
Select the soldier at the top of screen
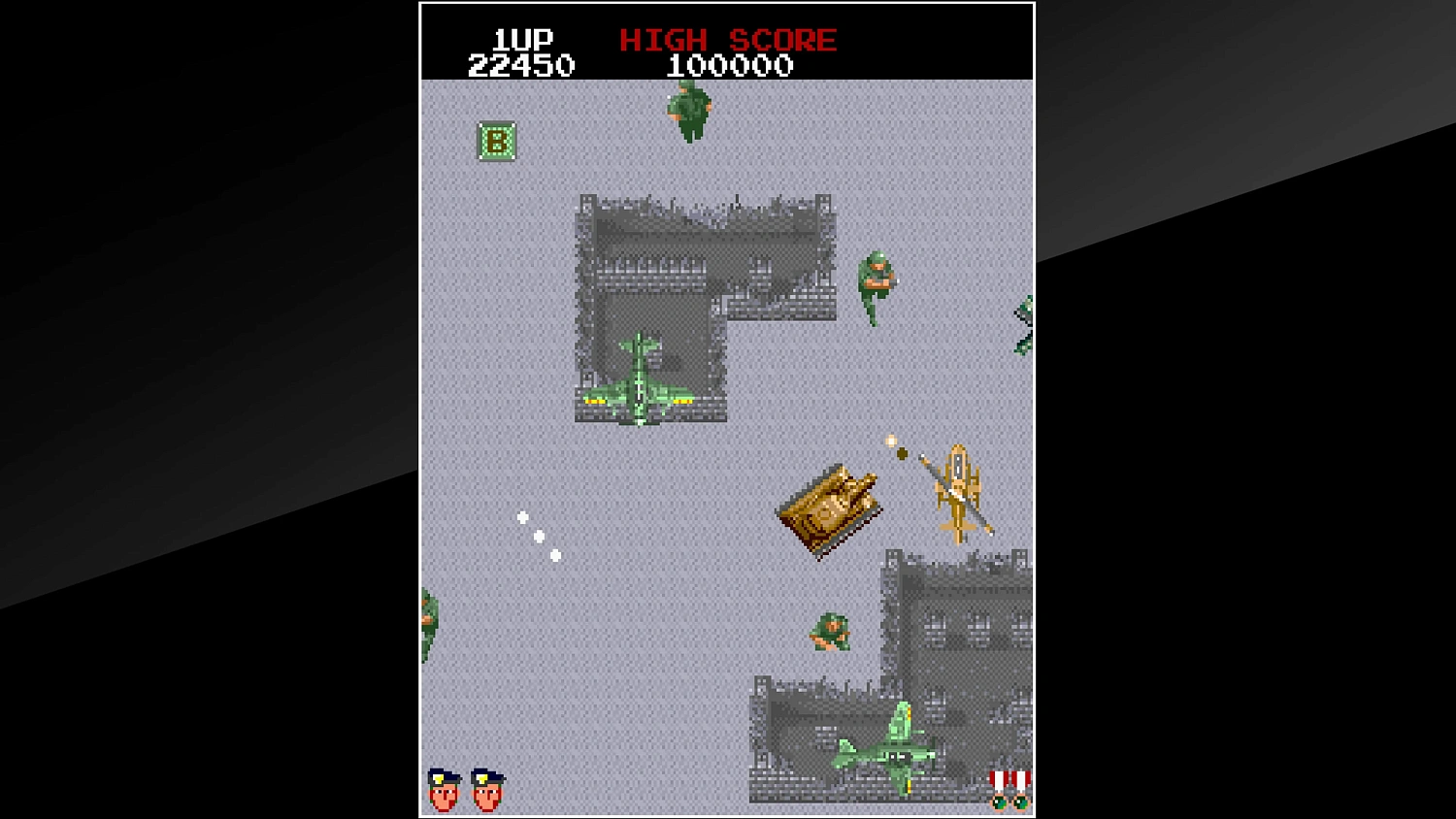tap(689, 110)
